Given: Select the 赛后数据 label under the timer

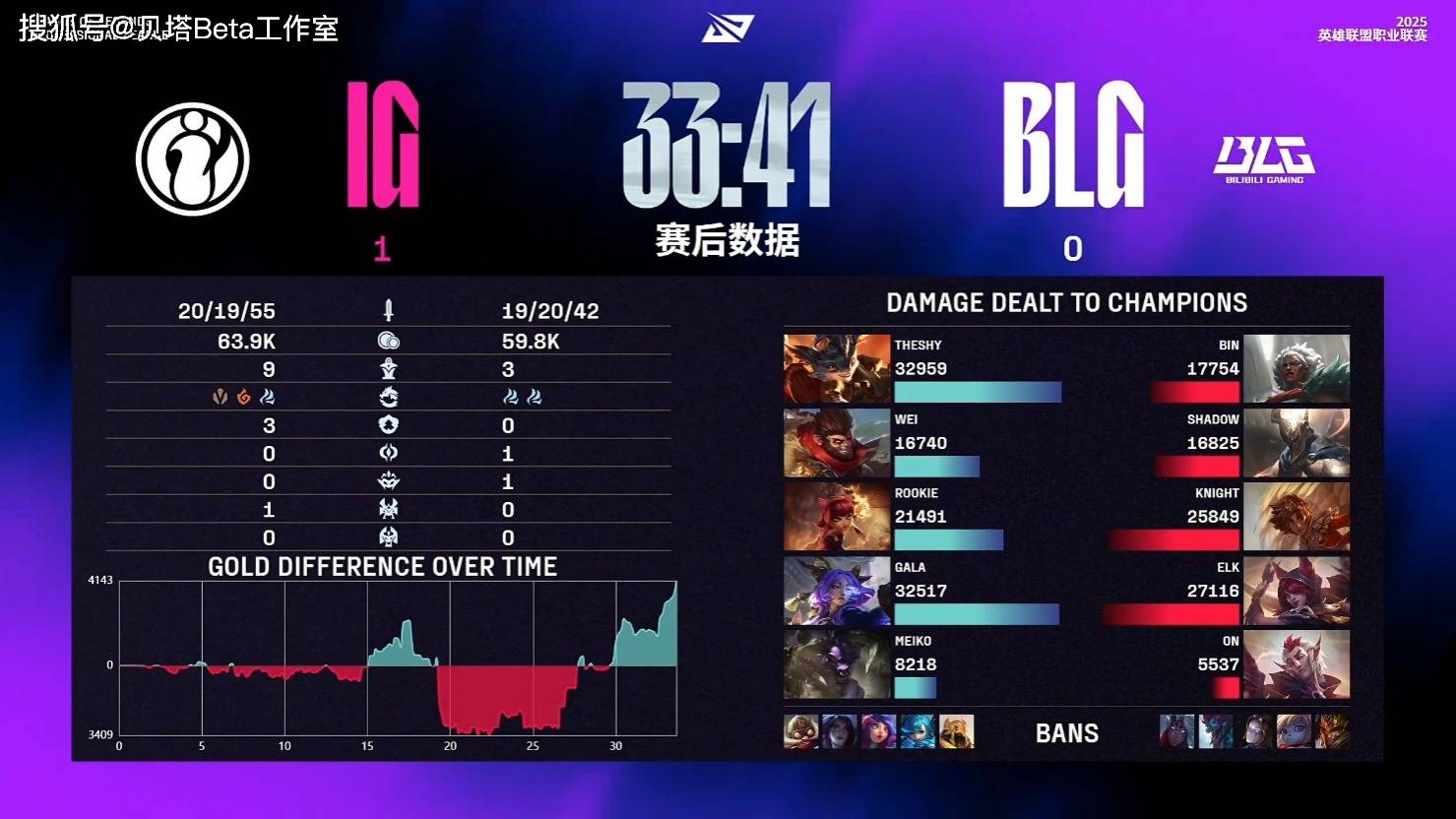Looking at the screenshot, I should click(x=728, y=239).
